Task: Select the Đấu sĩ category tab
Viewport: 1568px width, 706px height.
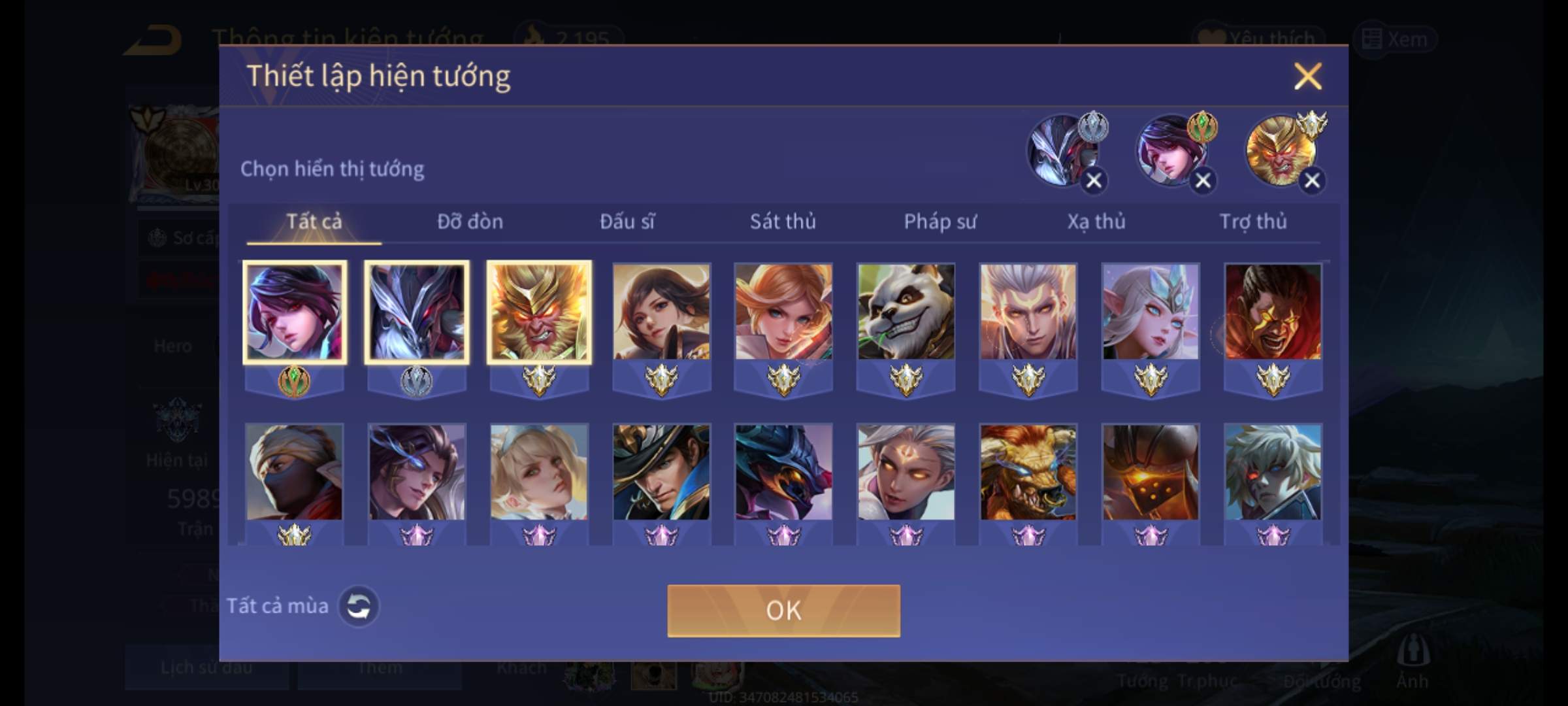Action: pos(627,222)
